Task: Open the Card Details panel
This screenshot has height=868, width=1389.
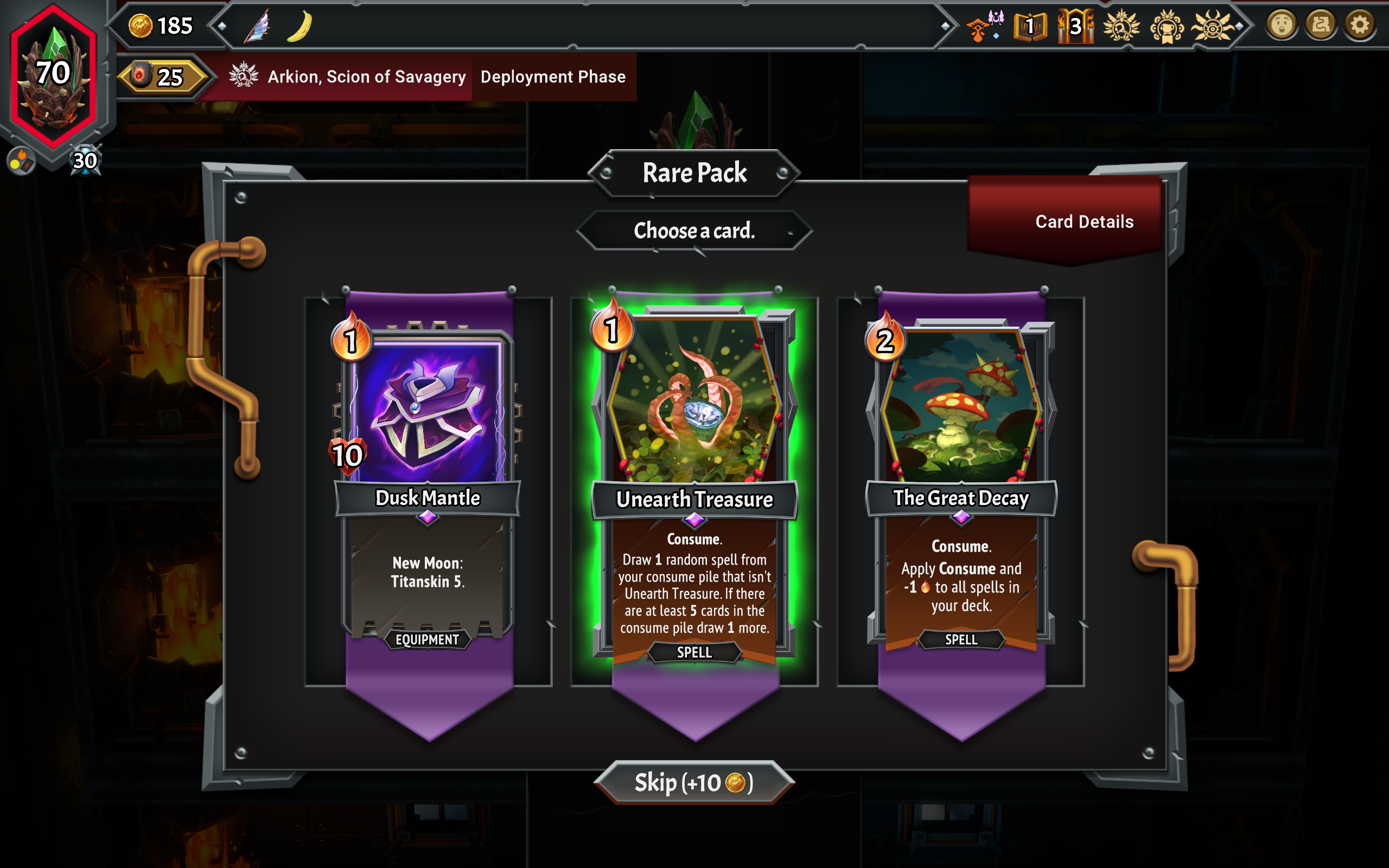Action: 1084,221
